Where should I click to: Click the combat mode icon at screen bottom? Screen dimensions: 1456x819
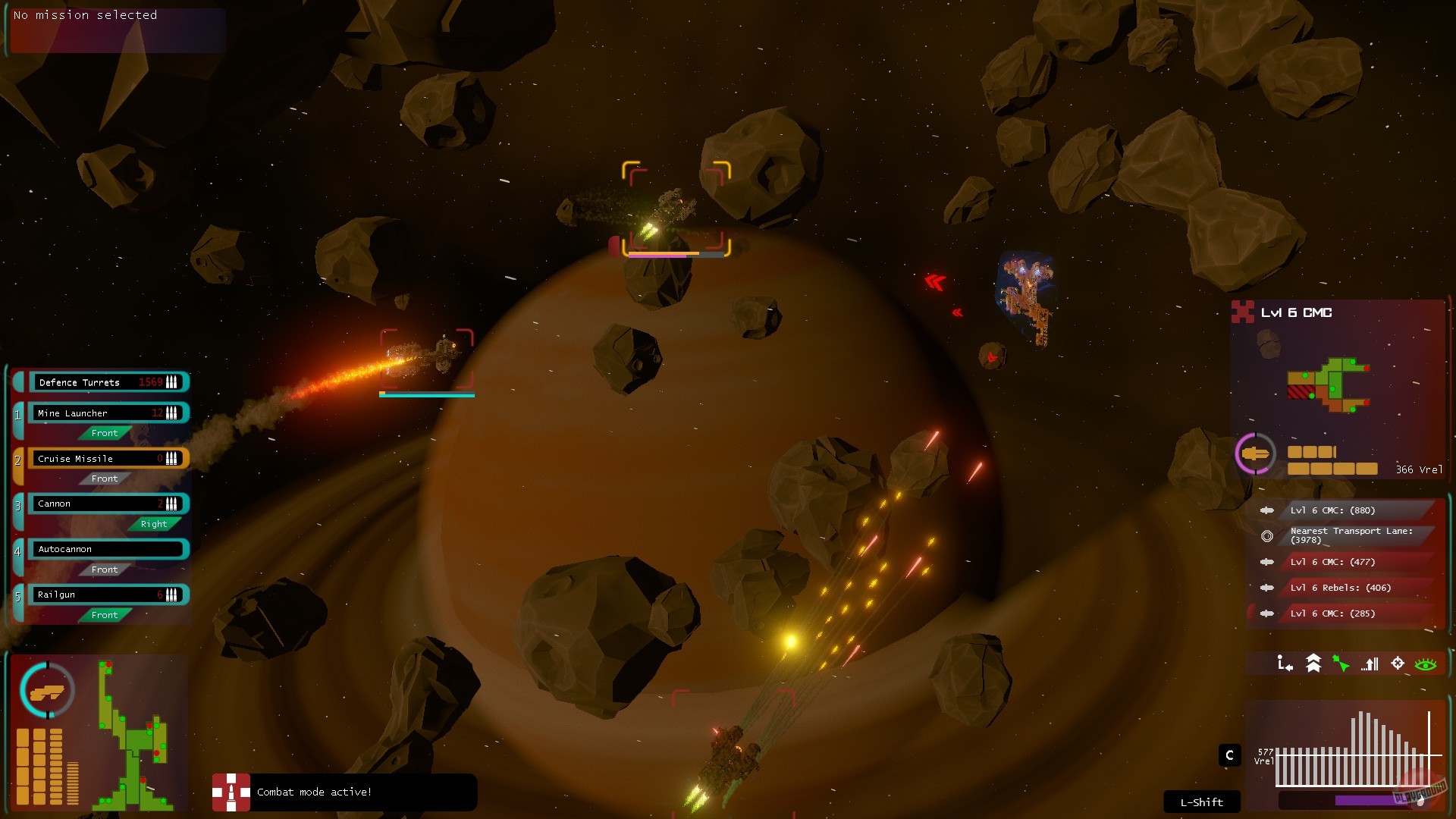coord(233,792)
